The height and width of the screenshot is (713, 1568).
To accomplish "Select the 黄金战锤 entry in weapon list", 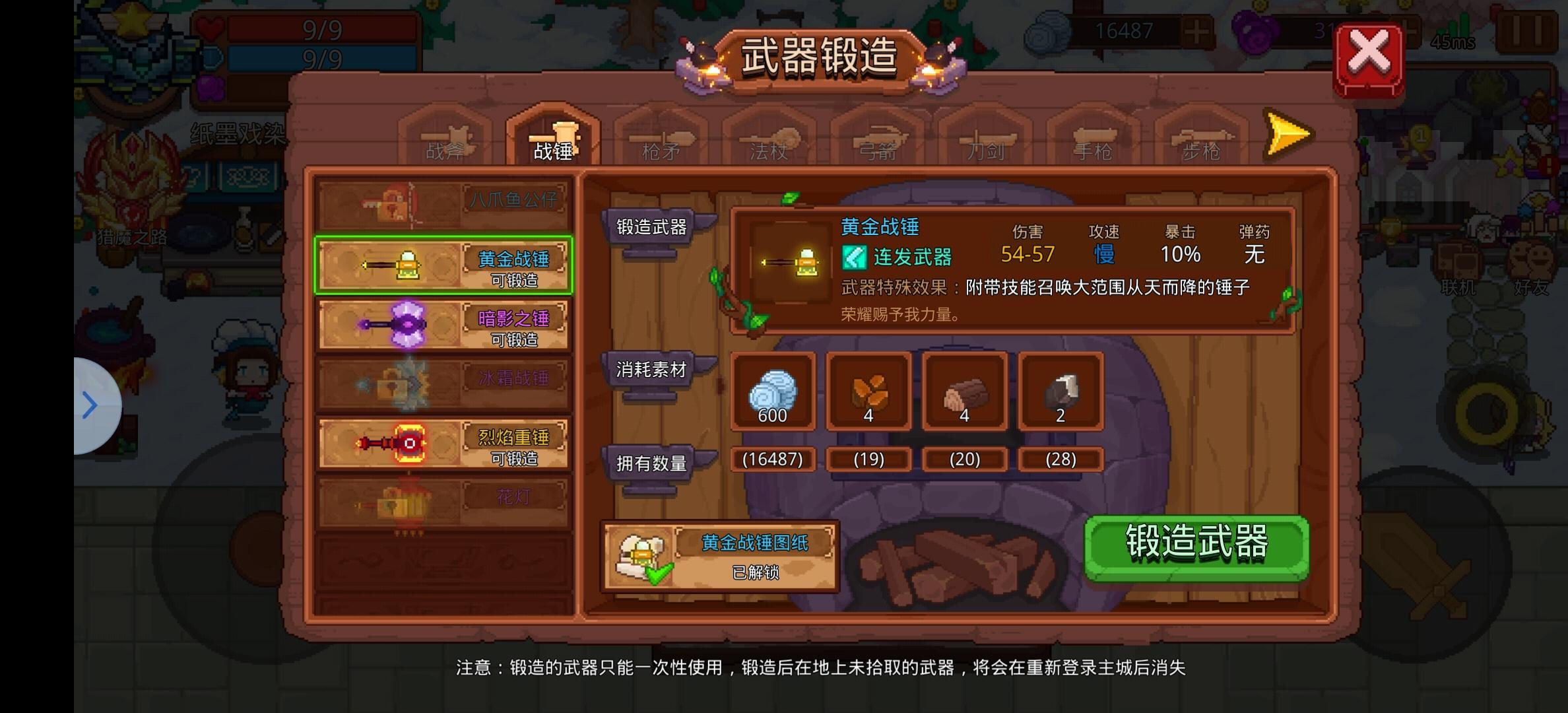I will [443, 264].
